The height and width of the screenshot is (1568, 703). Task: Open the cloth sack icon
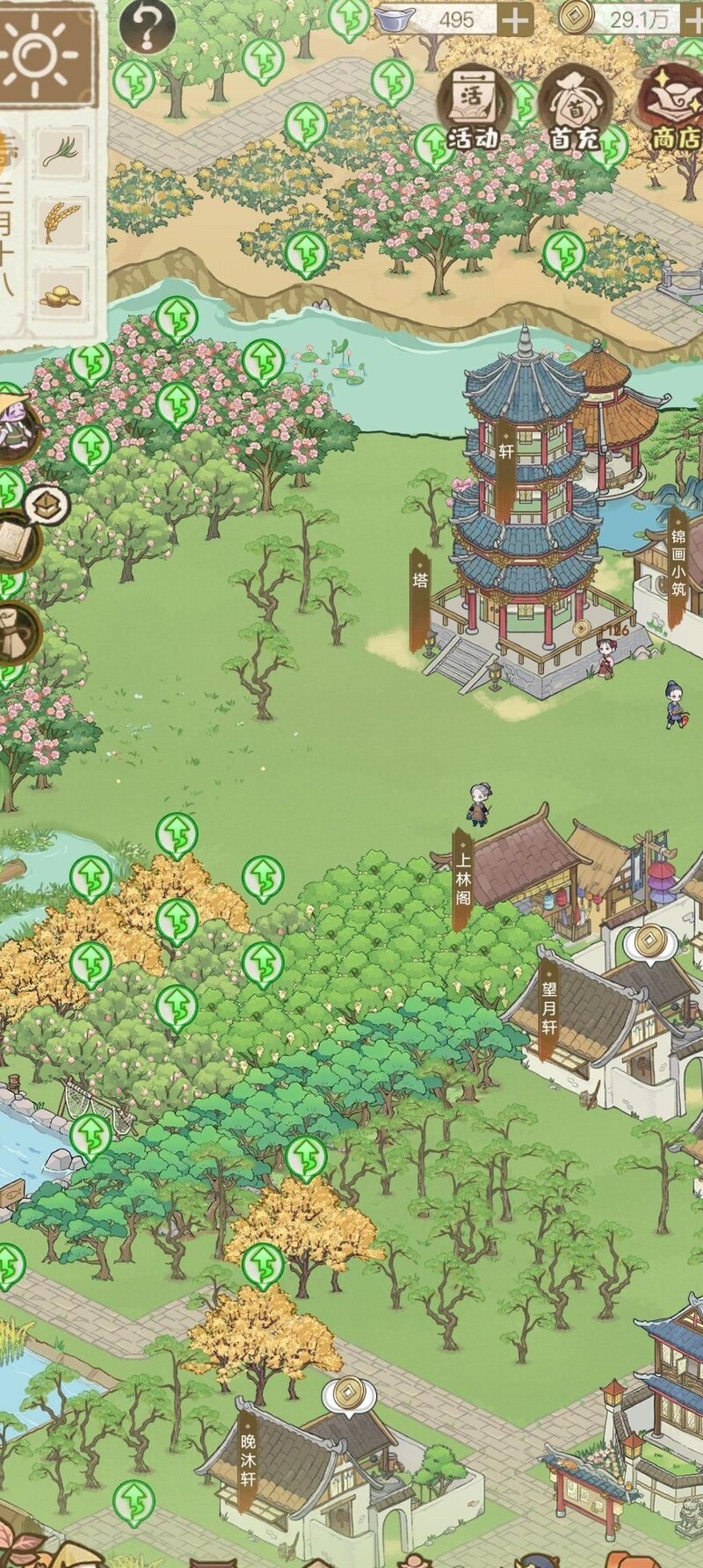(16, 630)
